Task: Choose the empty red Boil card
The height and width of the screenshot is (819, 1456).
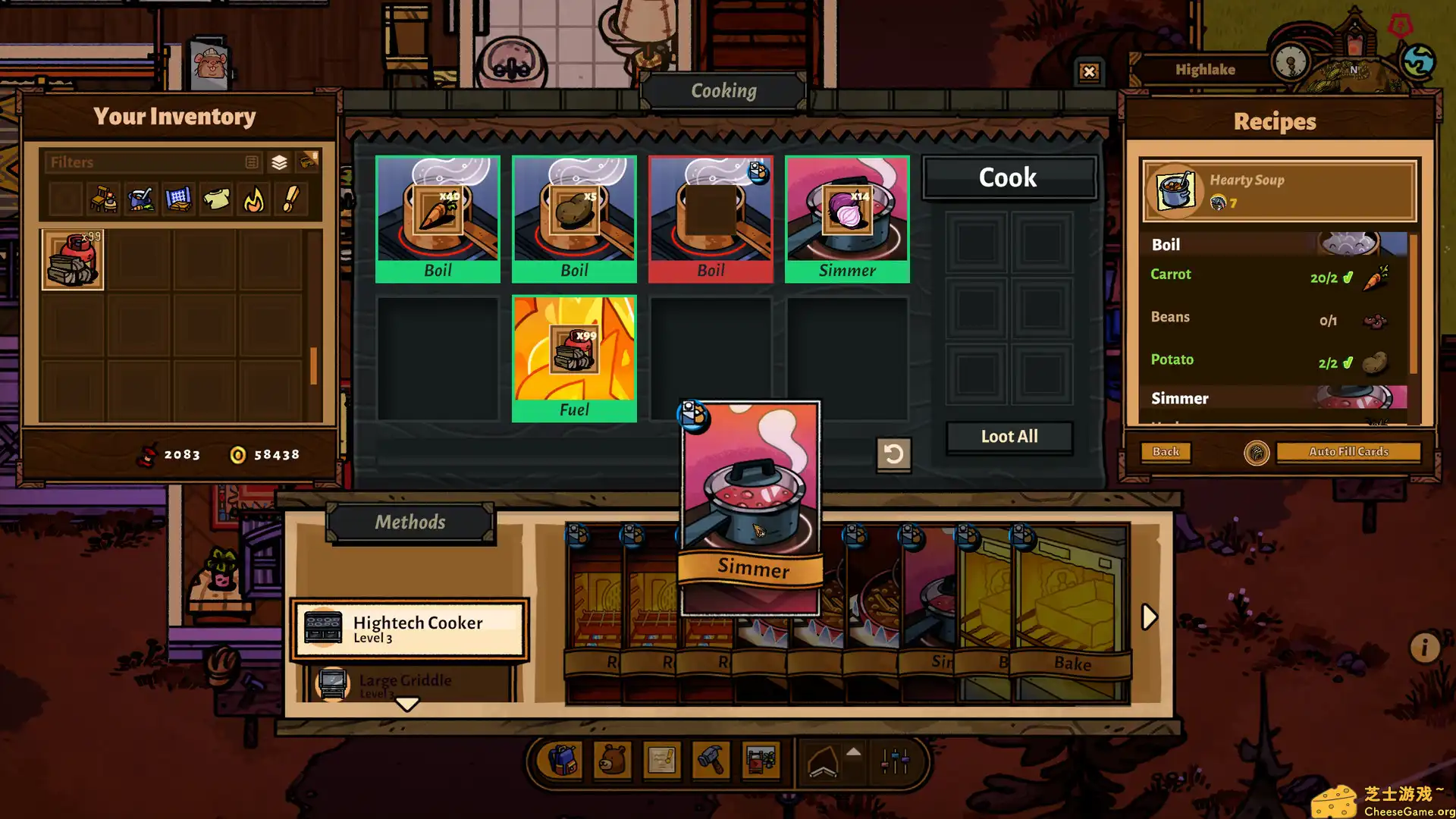Action: pyautogui.click(x=711, y=218)
